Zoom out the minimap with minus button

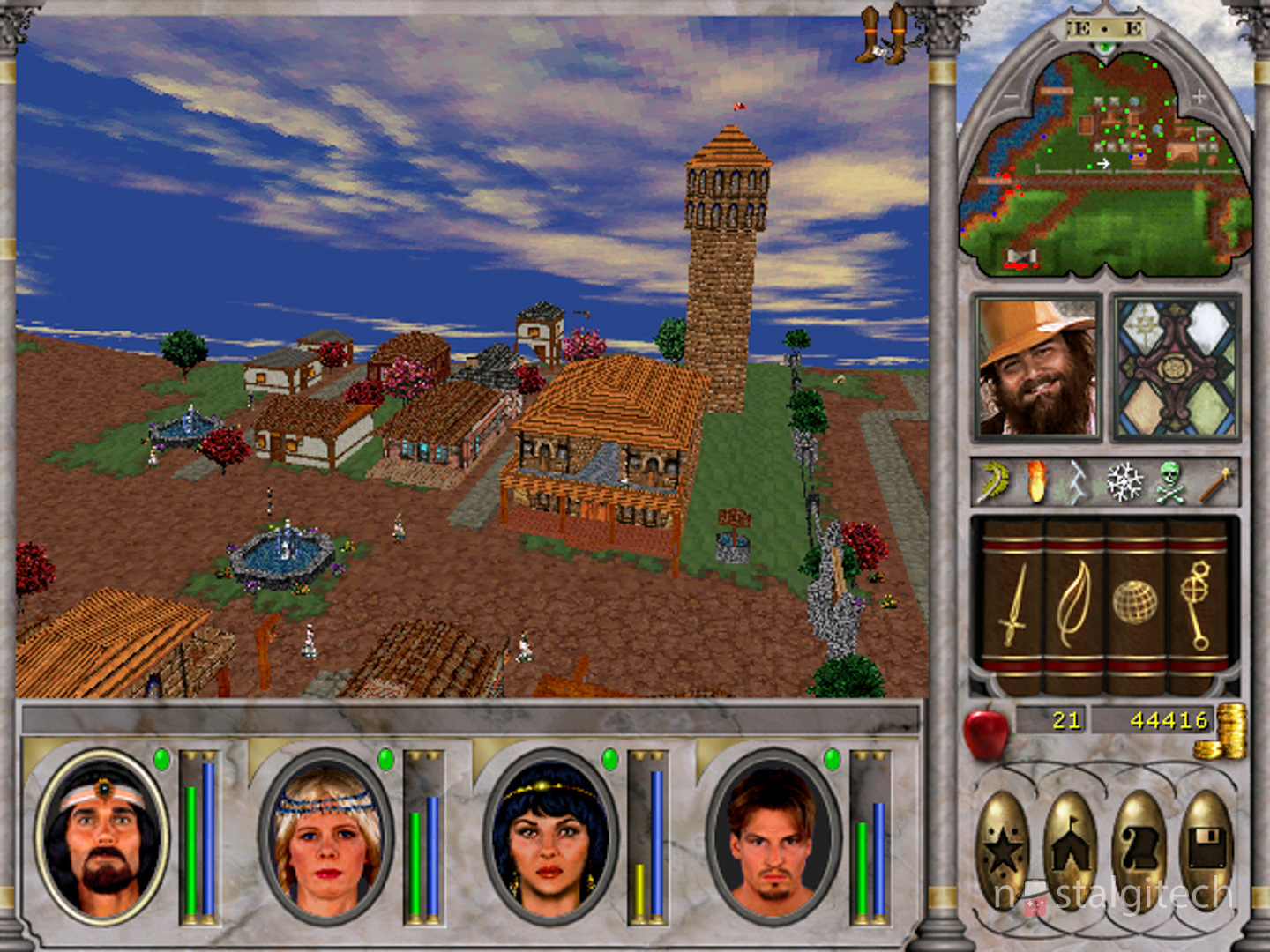(1011, 97)
